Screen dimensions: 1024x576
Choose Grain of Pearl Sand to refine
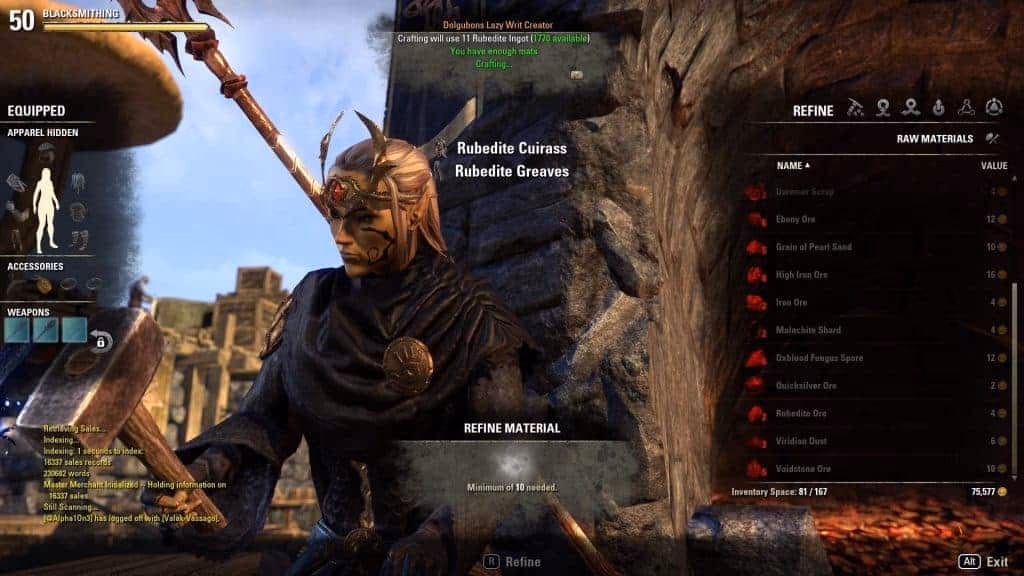(813, 247)
